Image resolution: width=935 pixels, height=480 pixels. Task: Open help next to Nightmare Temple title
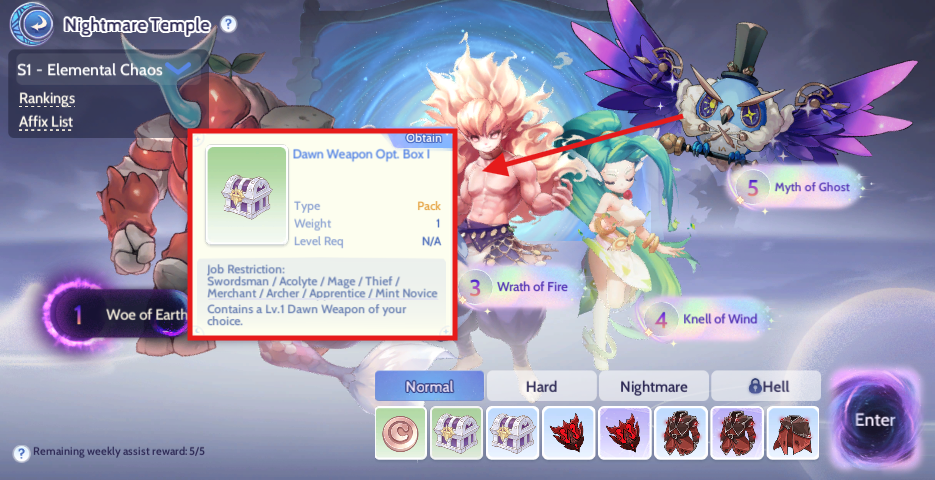point(229,24)
